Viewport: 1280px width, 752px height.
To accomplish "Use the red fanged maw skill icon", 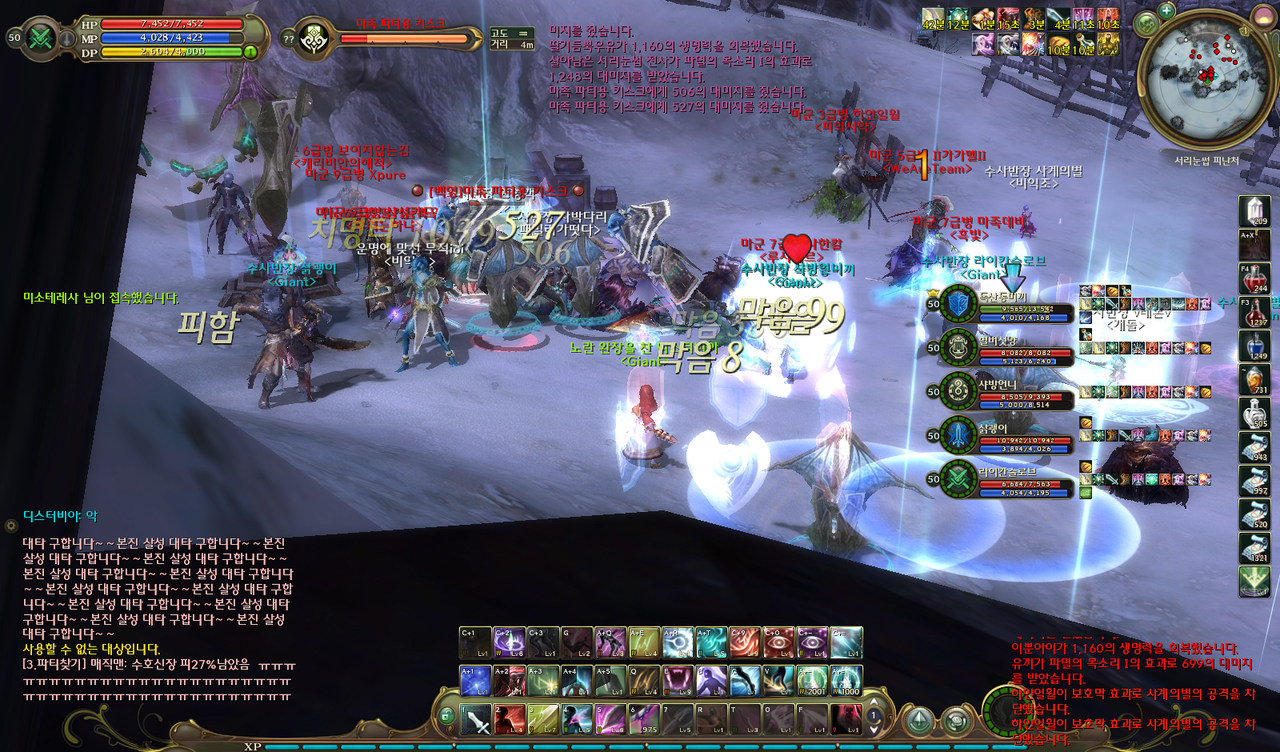I will pos(677,679).
